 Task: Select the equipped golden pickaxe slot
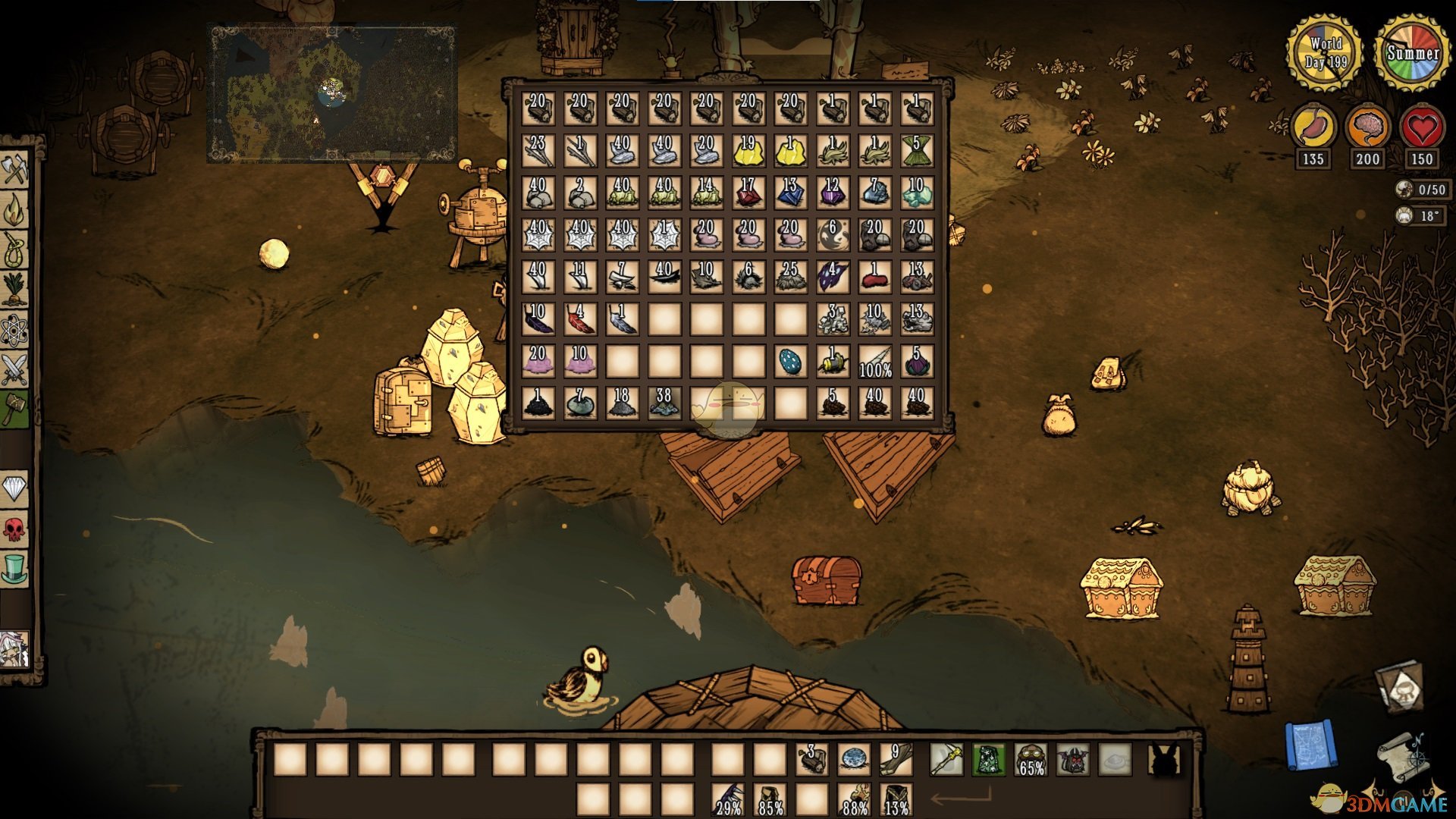(x=946, y=759)
